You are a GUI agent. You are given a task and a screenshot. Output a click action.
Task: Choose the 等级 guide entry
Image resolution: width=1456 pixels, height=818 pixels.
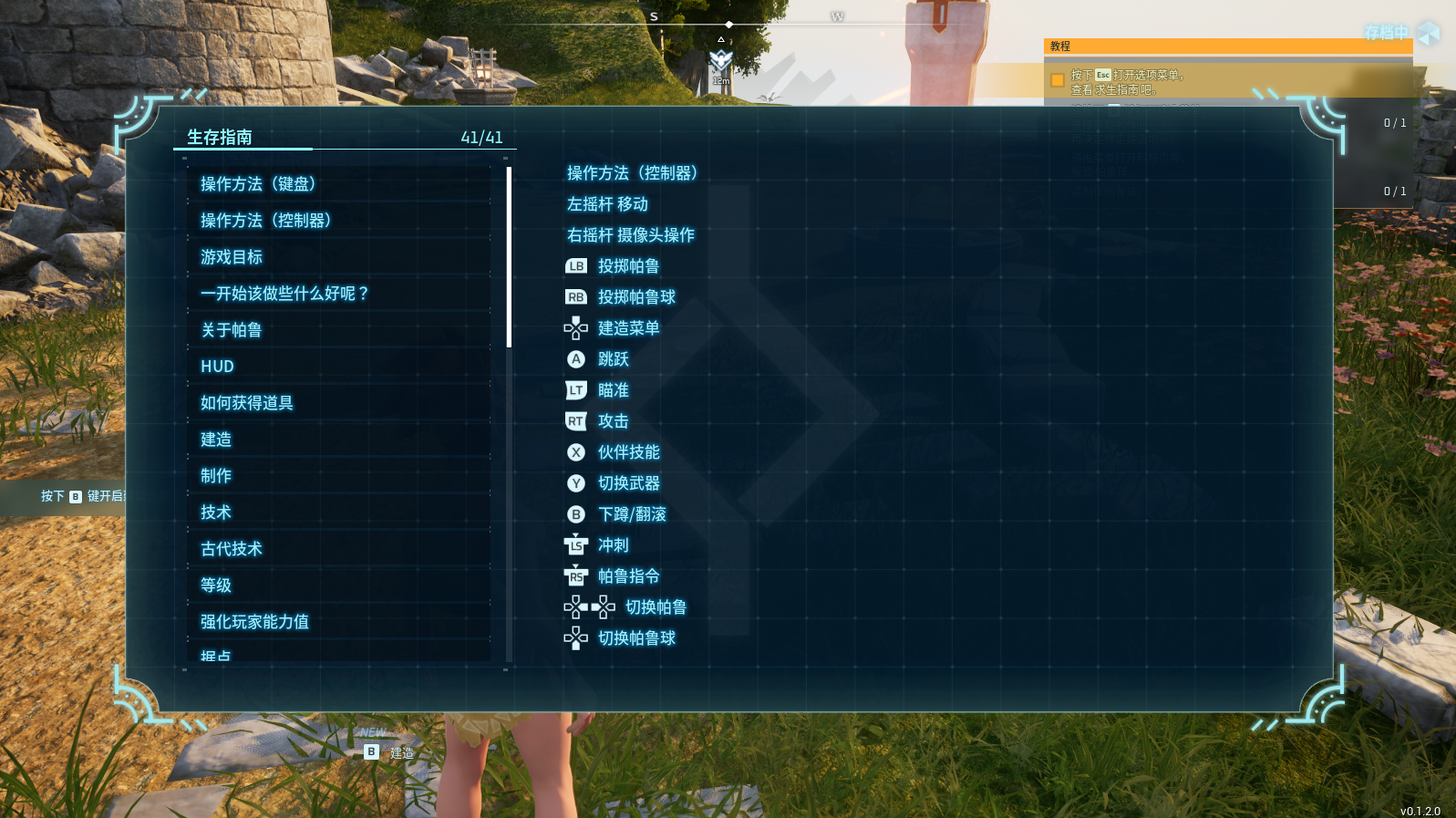[x=216, y=585]
